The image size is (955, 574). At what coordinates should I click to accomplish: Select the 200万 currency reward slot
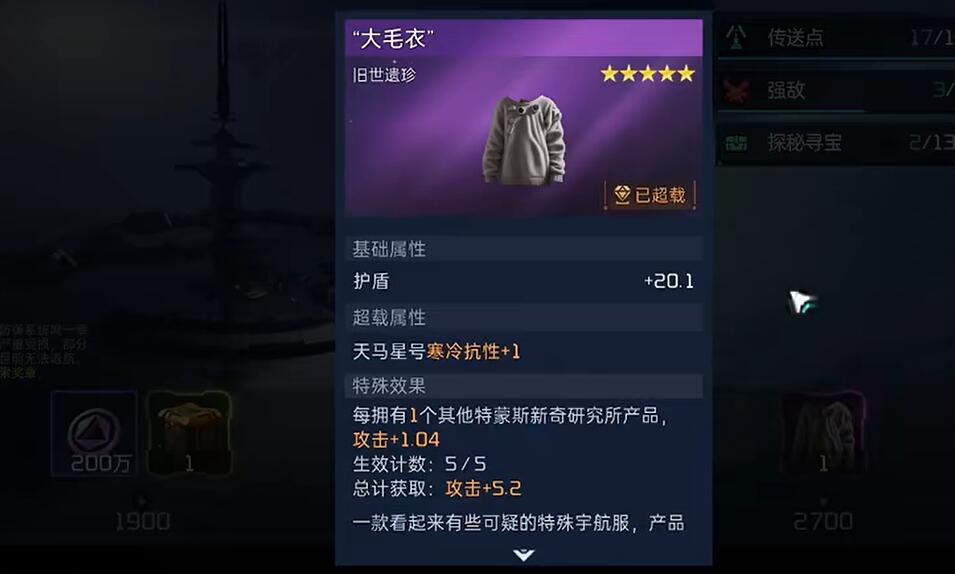coord(94,433)
